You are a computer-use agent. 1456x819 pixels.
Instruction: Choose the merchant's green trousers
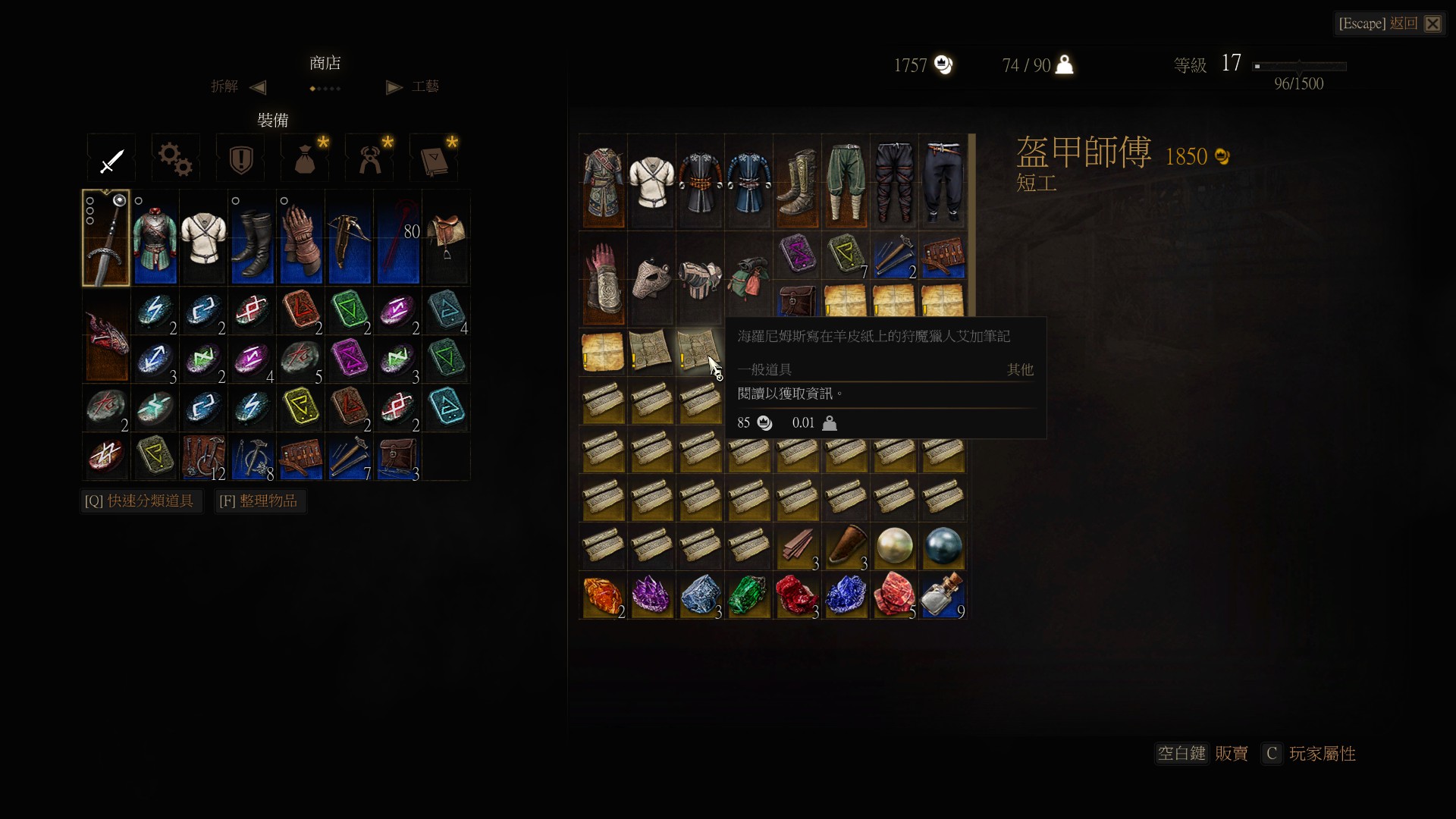coord(846,182)
